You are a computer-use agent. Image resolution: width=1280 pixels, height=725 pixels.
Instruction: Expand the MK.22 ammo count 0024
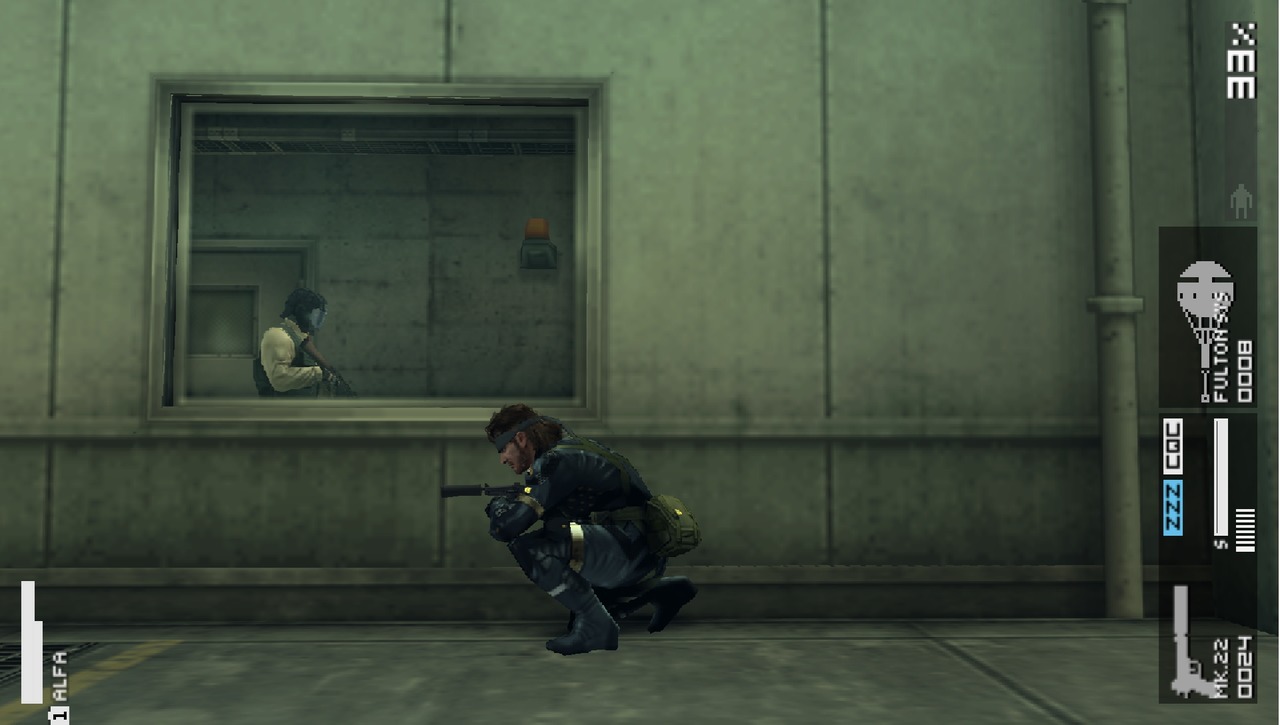click(1246, 667)
